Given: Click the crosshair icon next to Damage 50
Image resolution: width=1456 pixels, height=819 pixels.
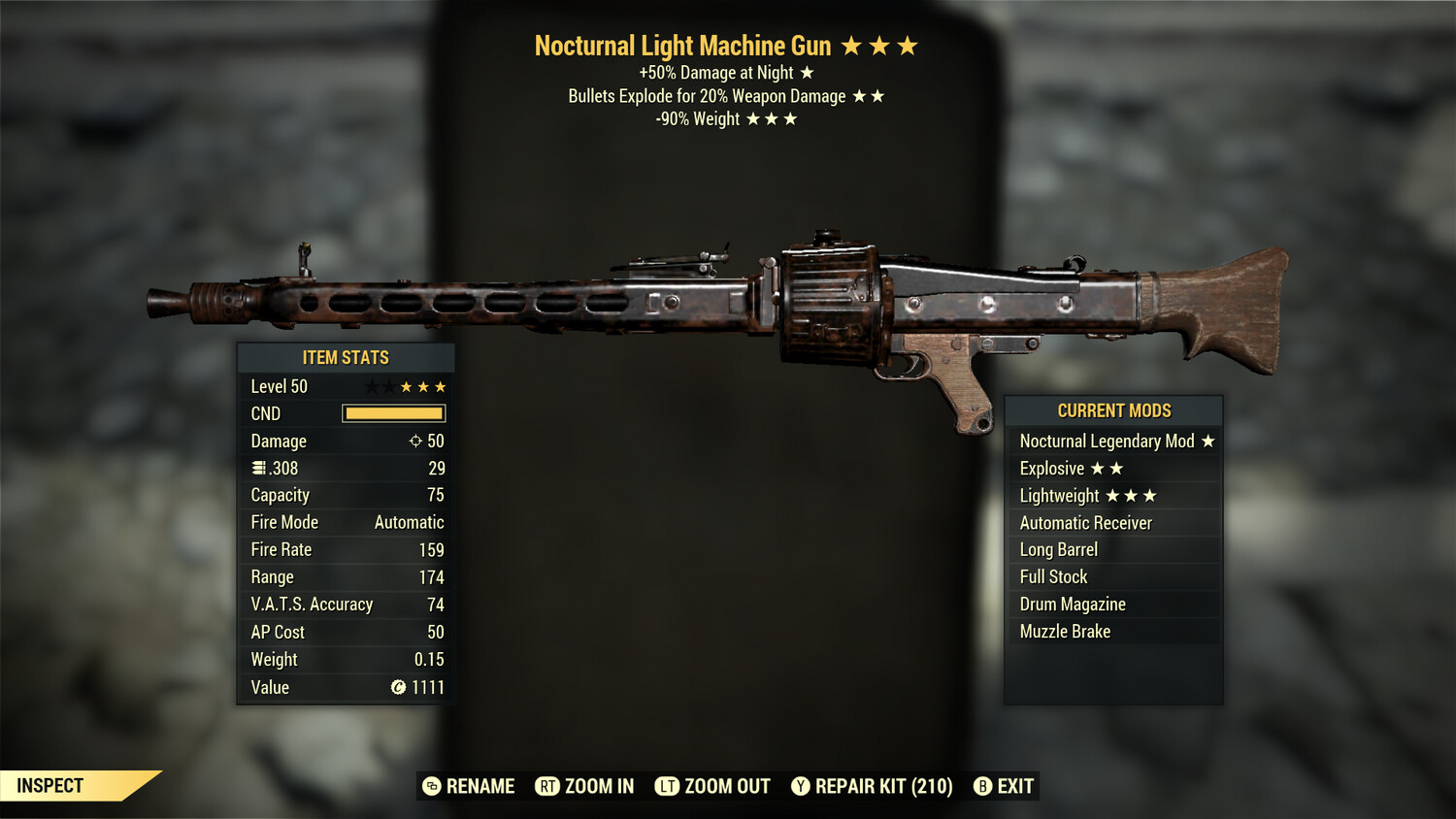Looking at the screenshot, I should point(416,441).
